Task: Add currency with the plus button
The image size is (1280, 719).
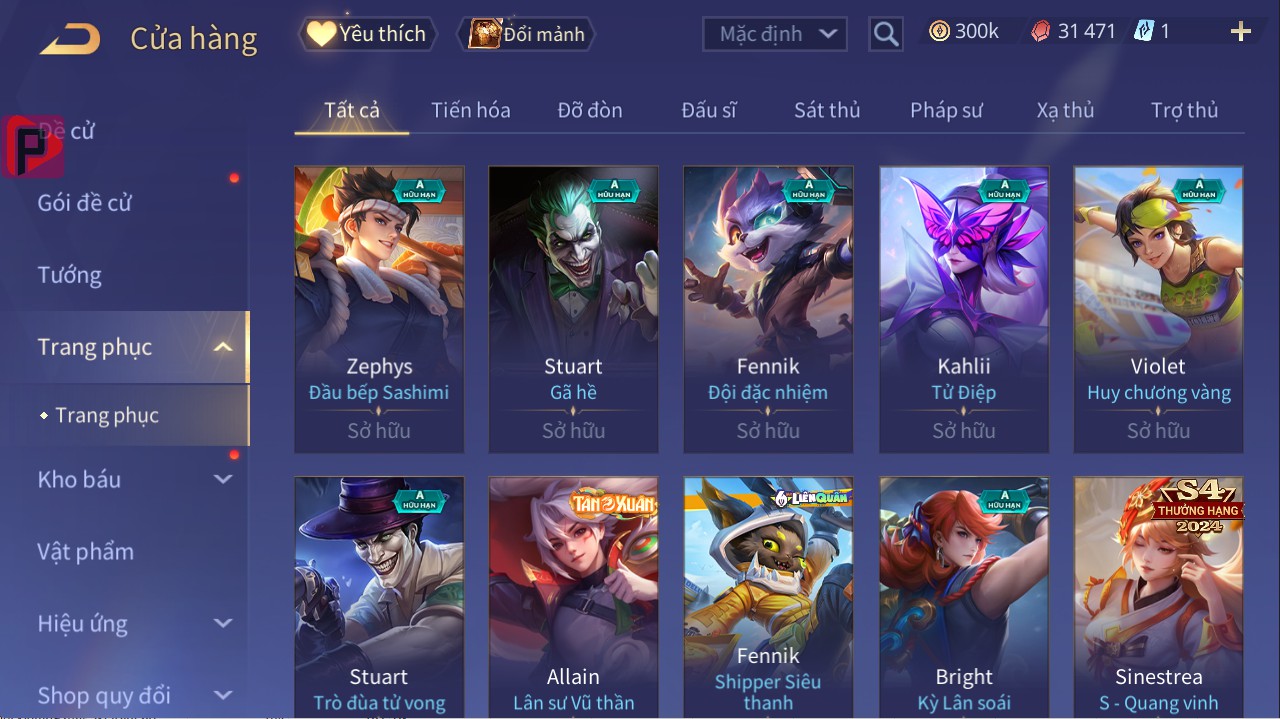Action: click(x=1241, y=32)
